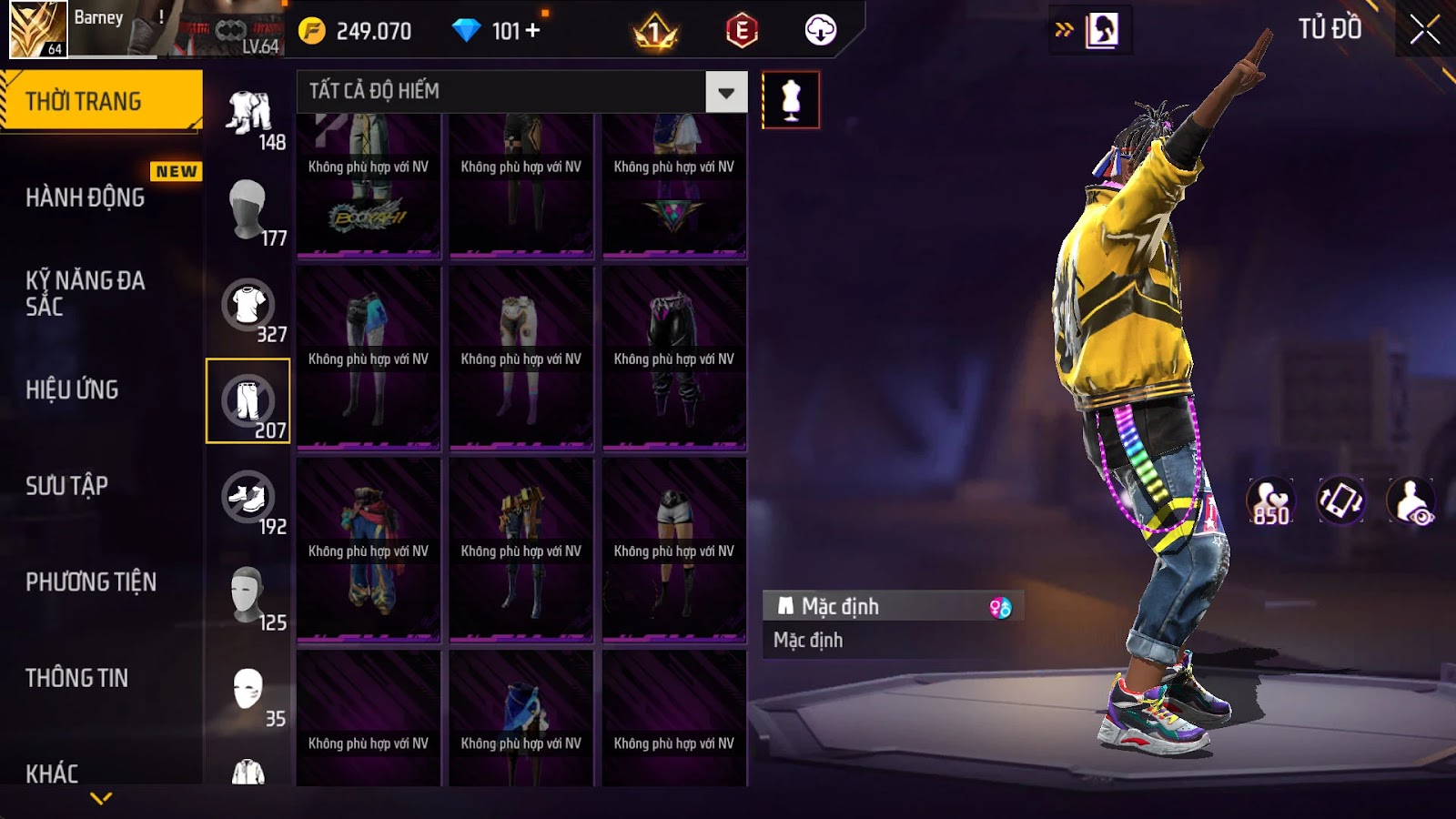Open the Khác menu entry
The image size is (1456, 819).
(x=53, y=773)
